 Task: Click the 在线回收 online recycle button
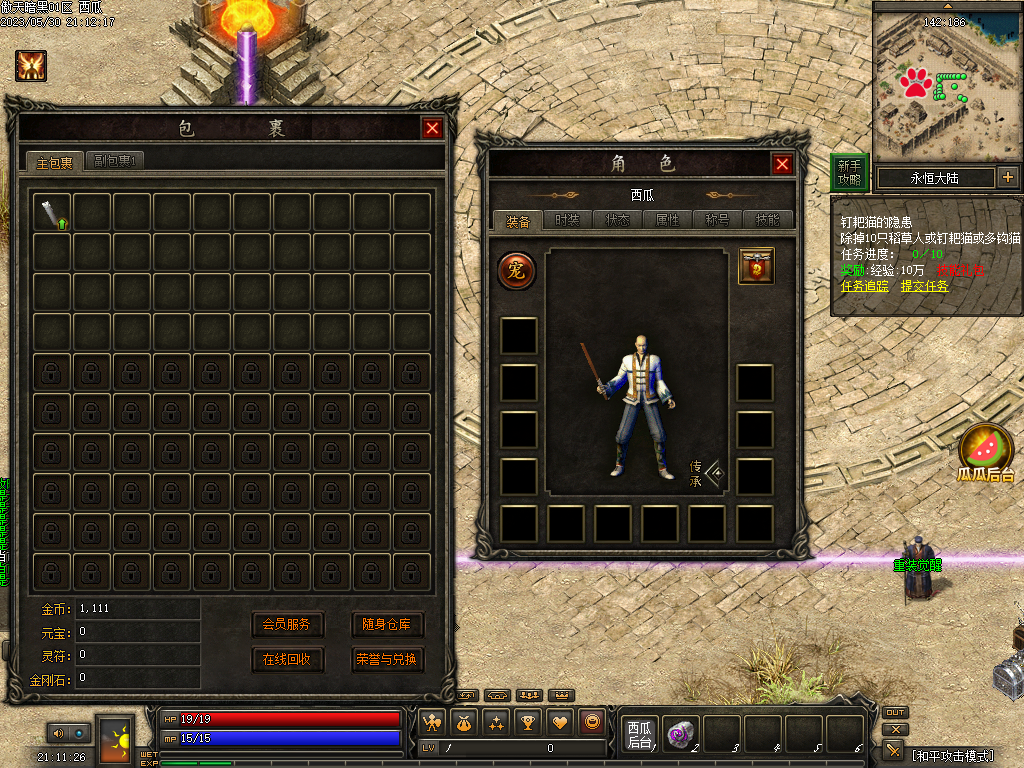click(x=287, y=660)
